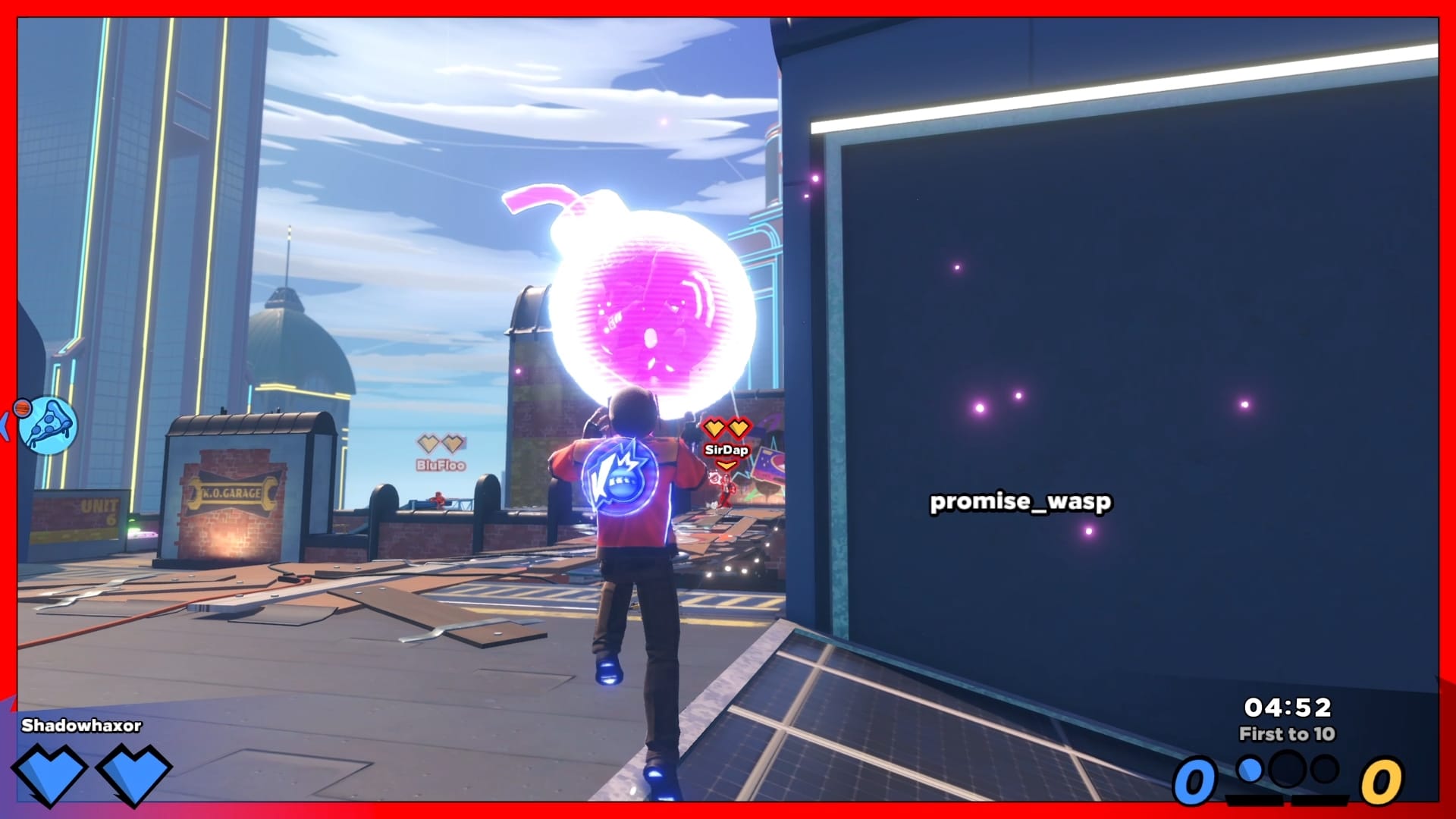Toggle the filled blue round indicator near the score
Image resolution: width=1456 pixels, height=819 pixels.
[x=1250, y=770]
